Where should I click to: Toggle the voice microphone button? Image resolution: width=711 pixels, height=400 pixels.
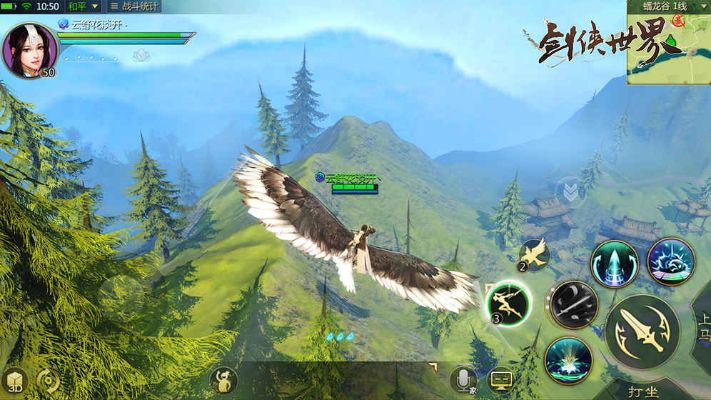point(462,379)
